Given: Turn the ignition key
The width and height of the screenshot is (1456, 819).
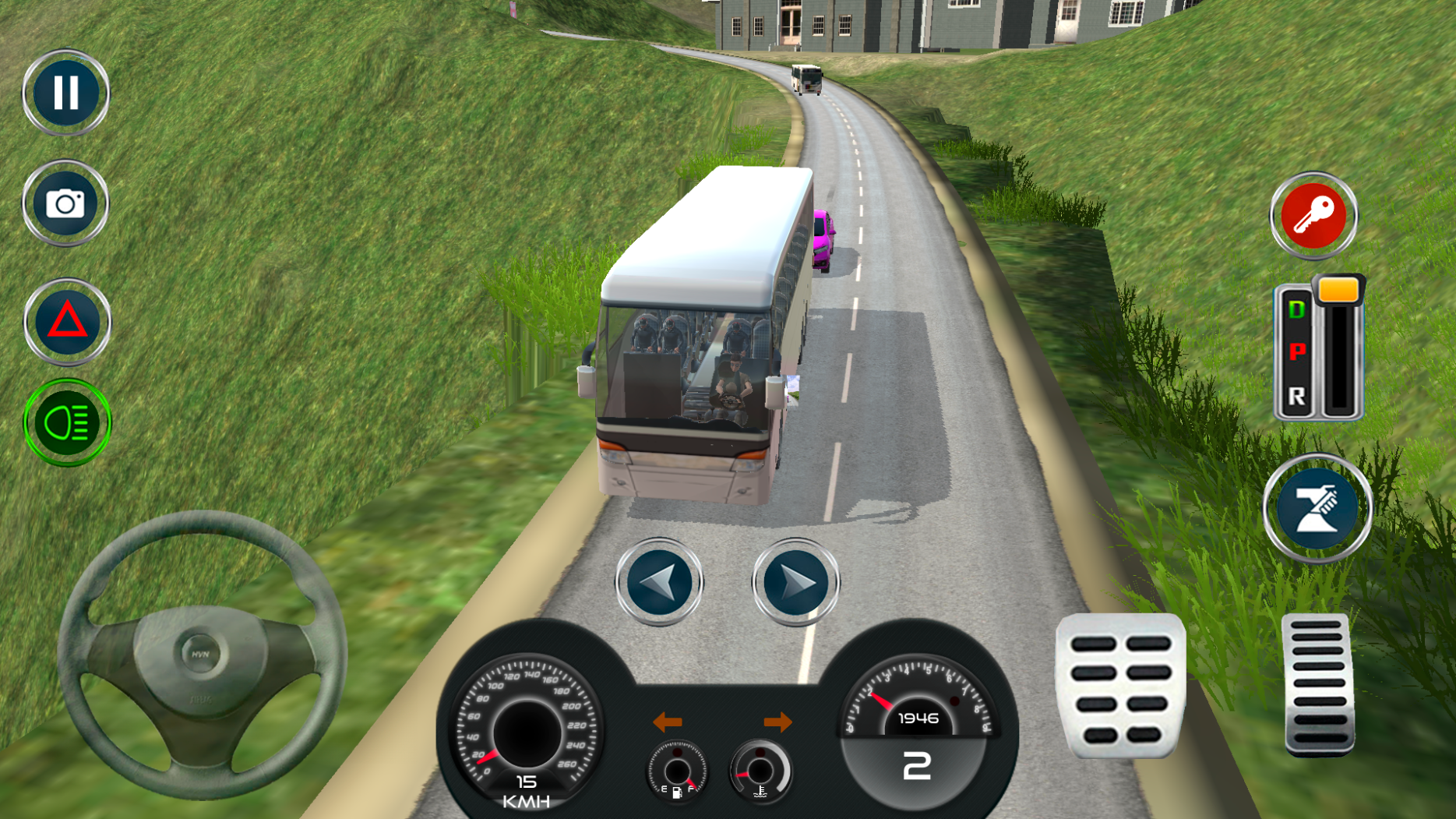Looking at the screenshot, I should [x=1313, y=217].
